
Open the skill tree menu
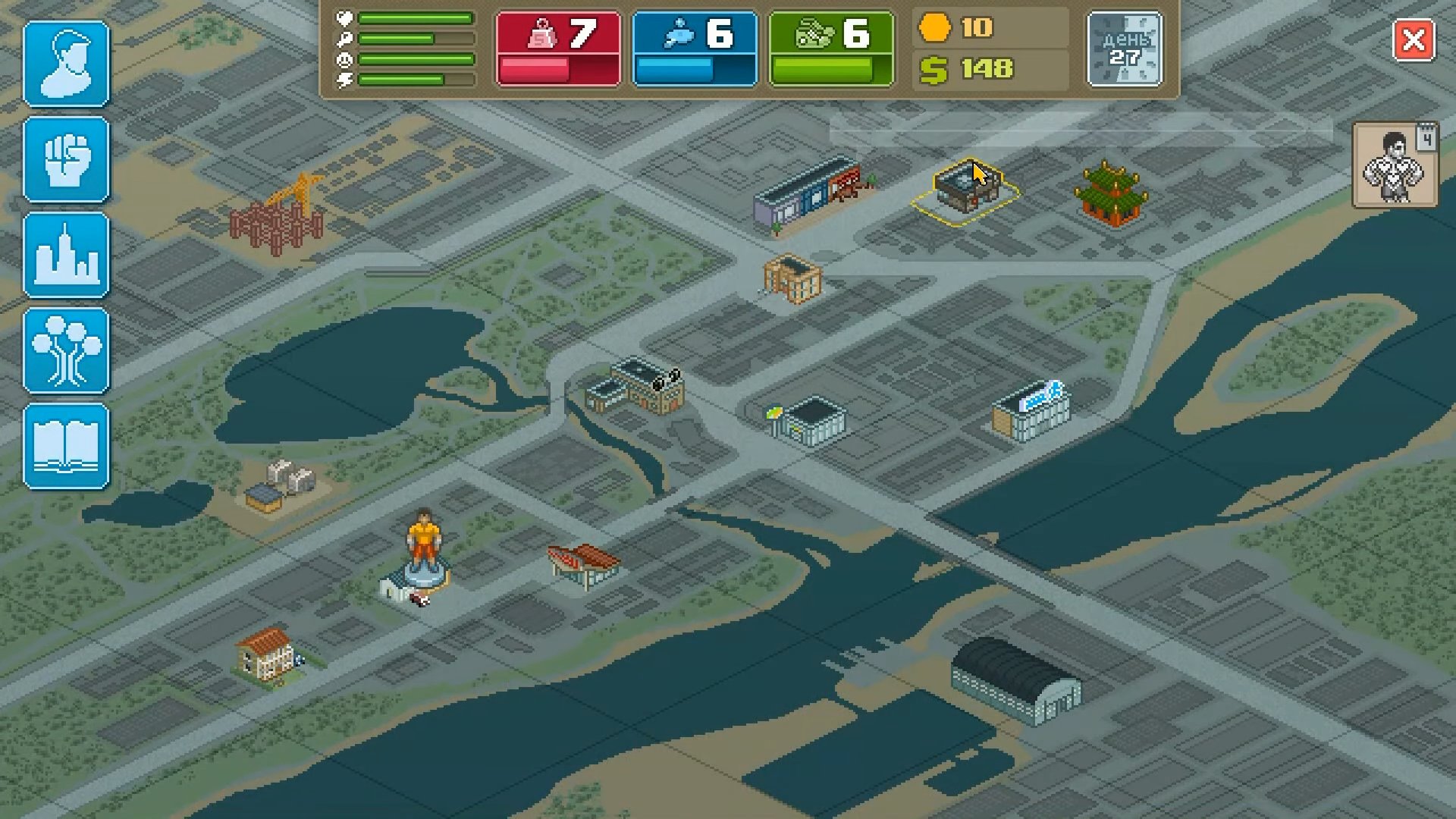[x=67, y=351]
